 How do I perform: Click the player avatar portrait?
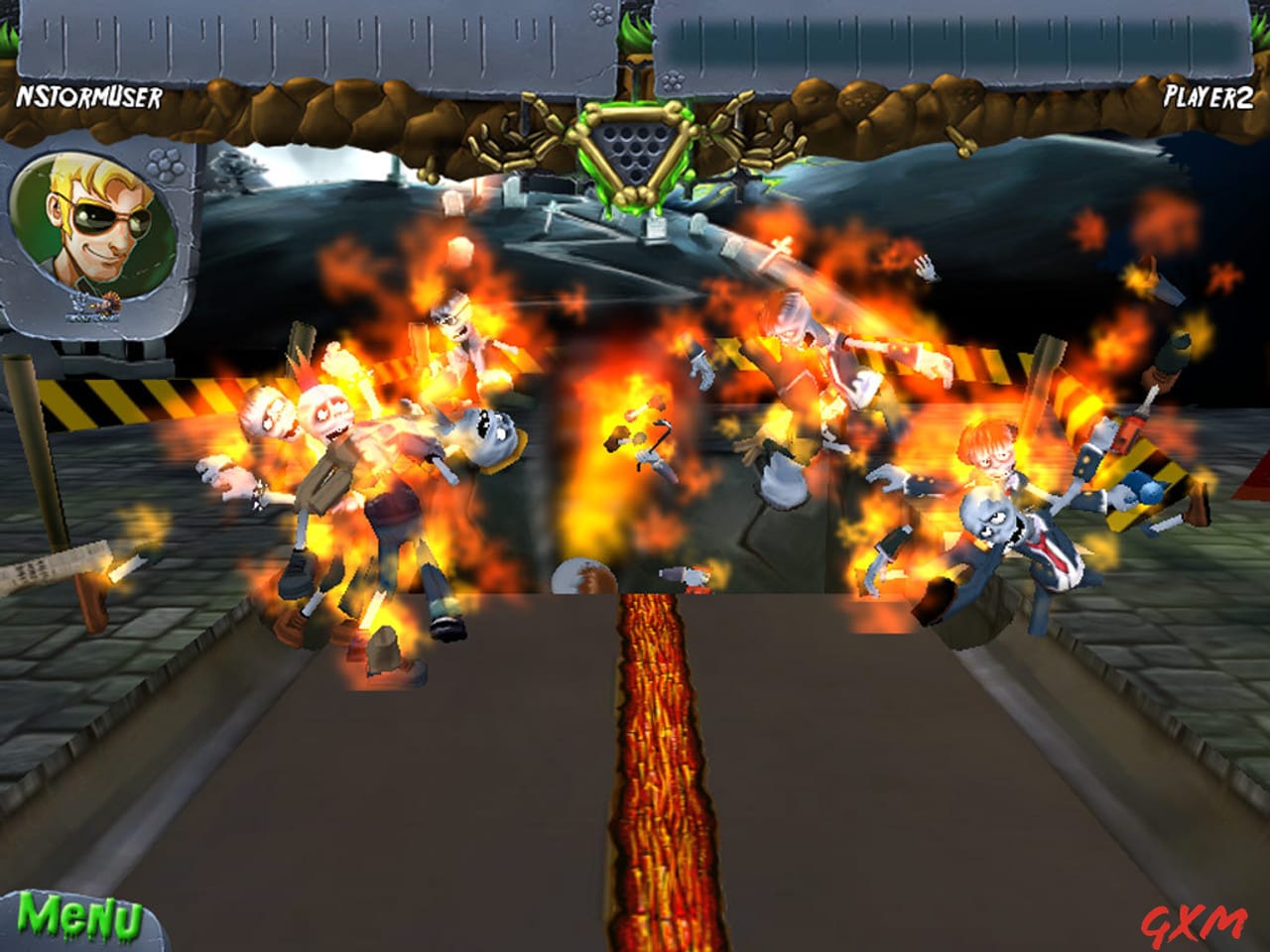point(96,216)
